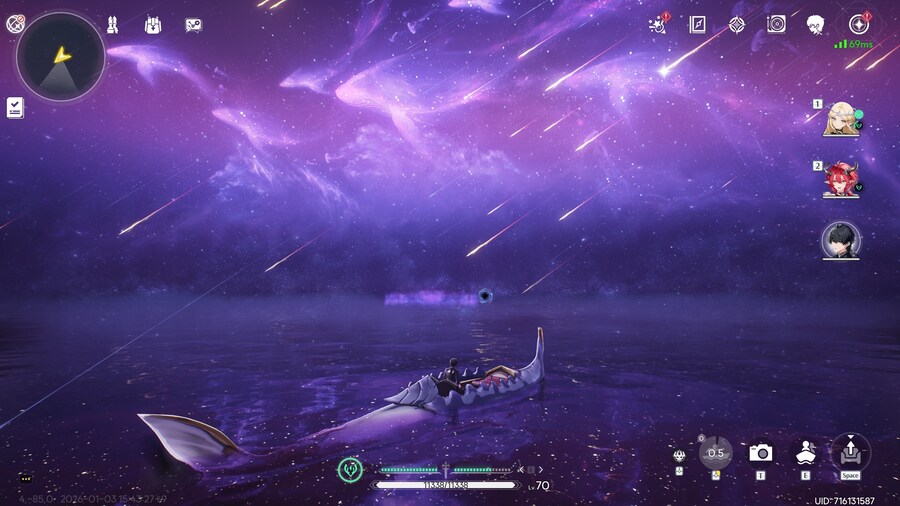Switch to the blonde character in slot 1
This screenshot has width=900, height=506.
[x=840, y=118]
